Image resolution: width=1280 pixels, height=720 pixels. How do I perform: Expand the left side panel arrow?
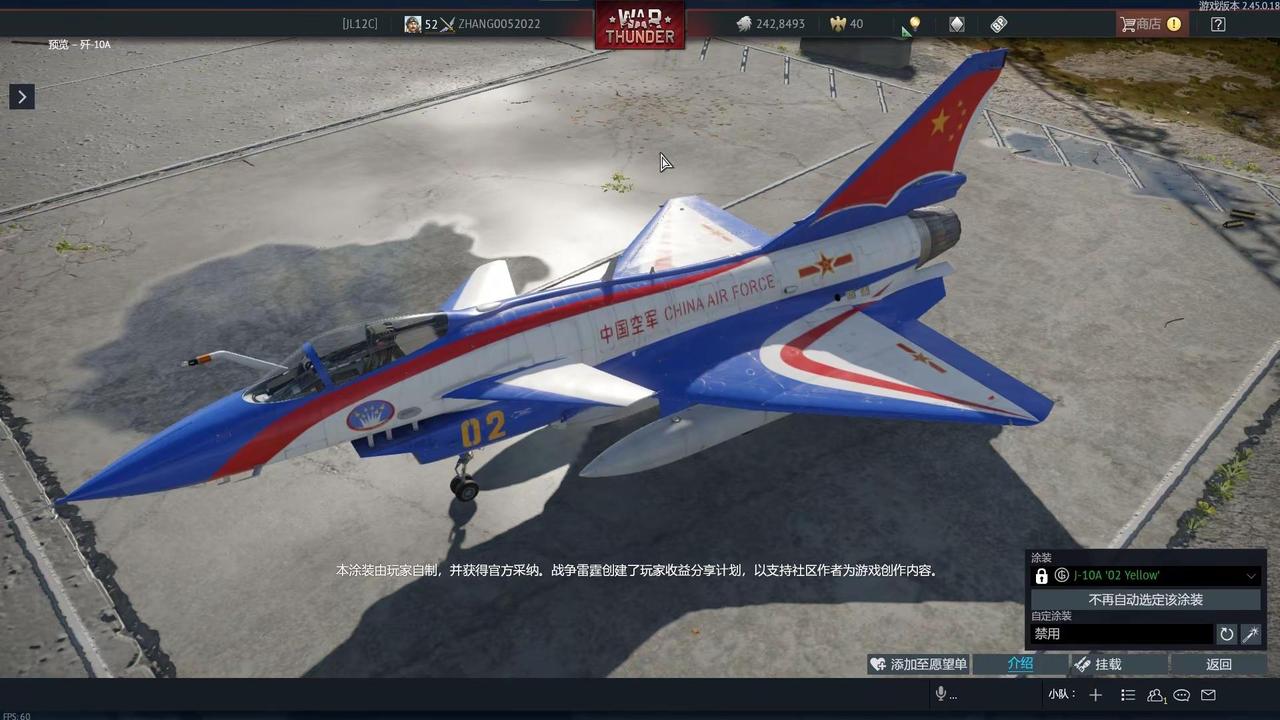click(x=22, y=96)
